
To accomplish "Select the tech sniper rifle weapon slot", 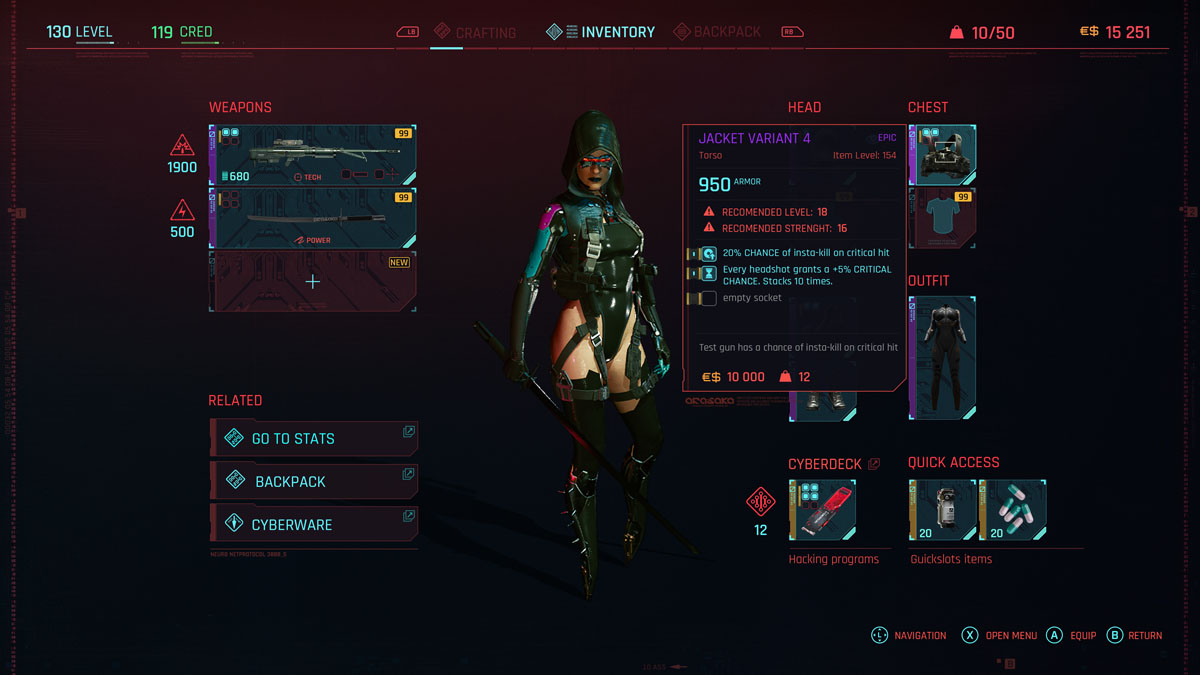I will 312,155.
